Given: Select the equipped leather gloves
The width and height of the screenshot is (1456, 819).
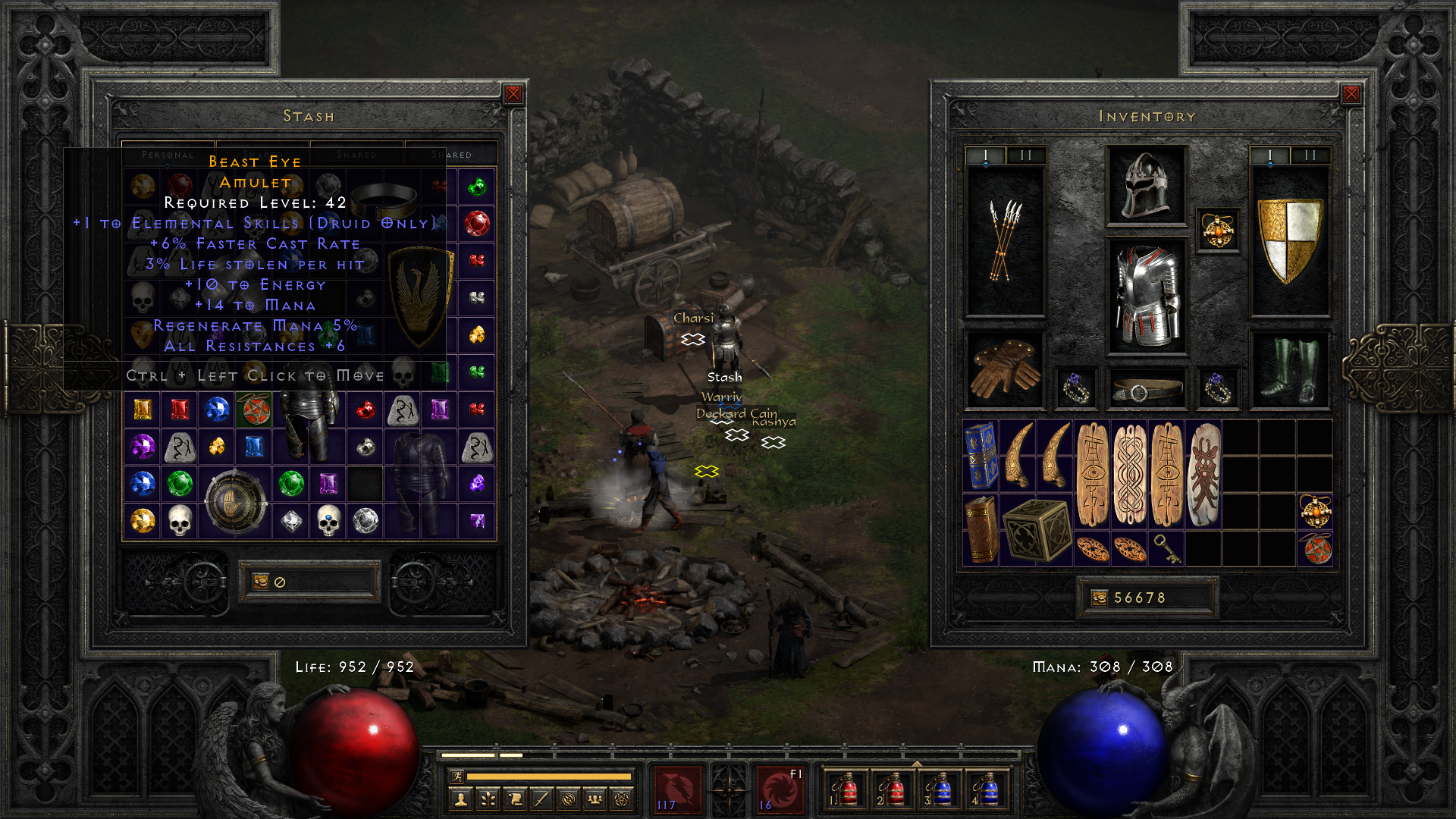Looking at the screenshot, I should click(x=1005, y=370).
